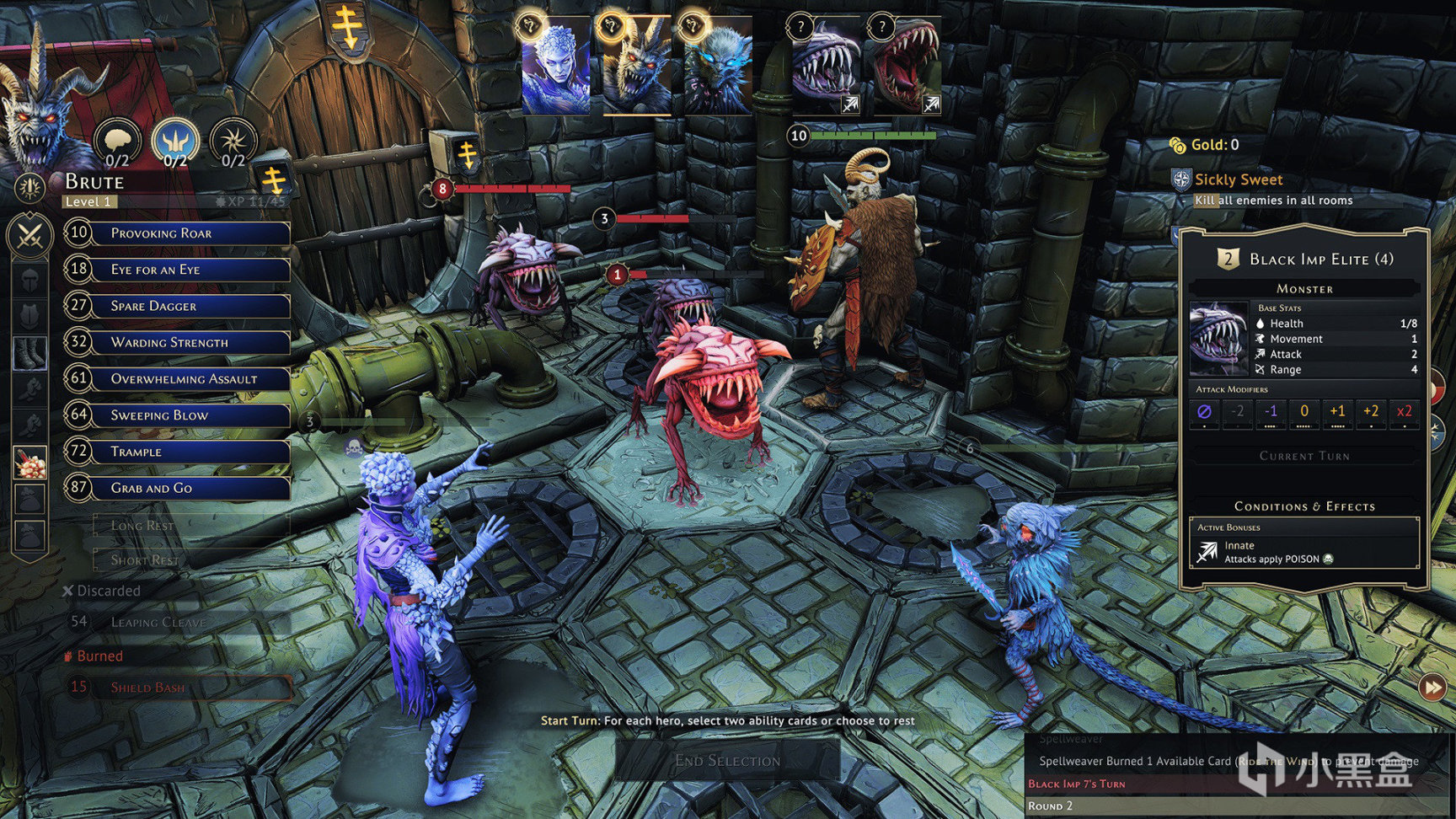
Task: Open the Sickly Sweet quest objective
Action: [1238, 179]
